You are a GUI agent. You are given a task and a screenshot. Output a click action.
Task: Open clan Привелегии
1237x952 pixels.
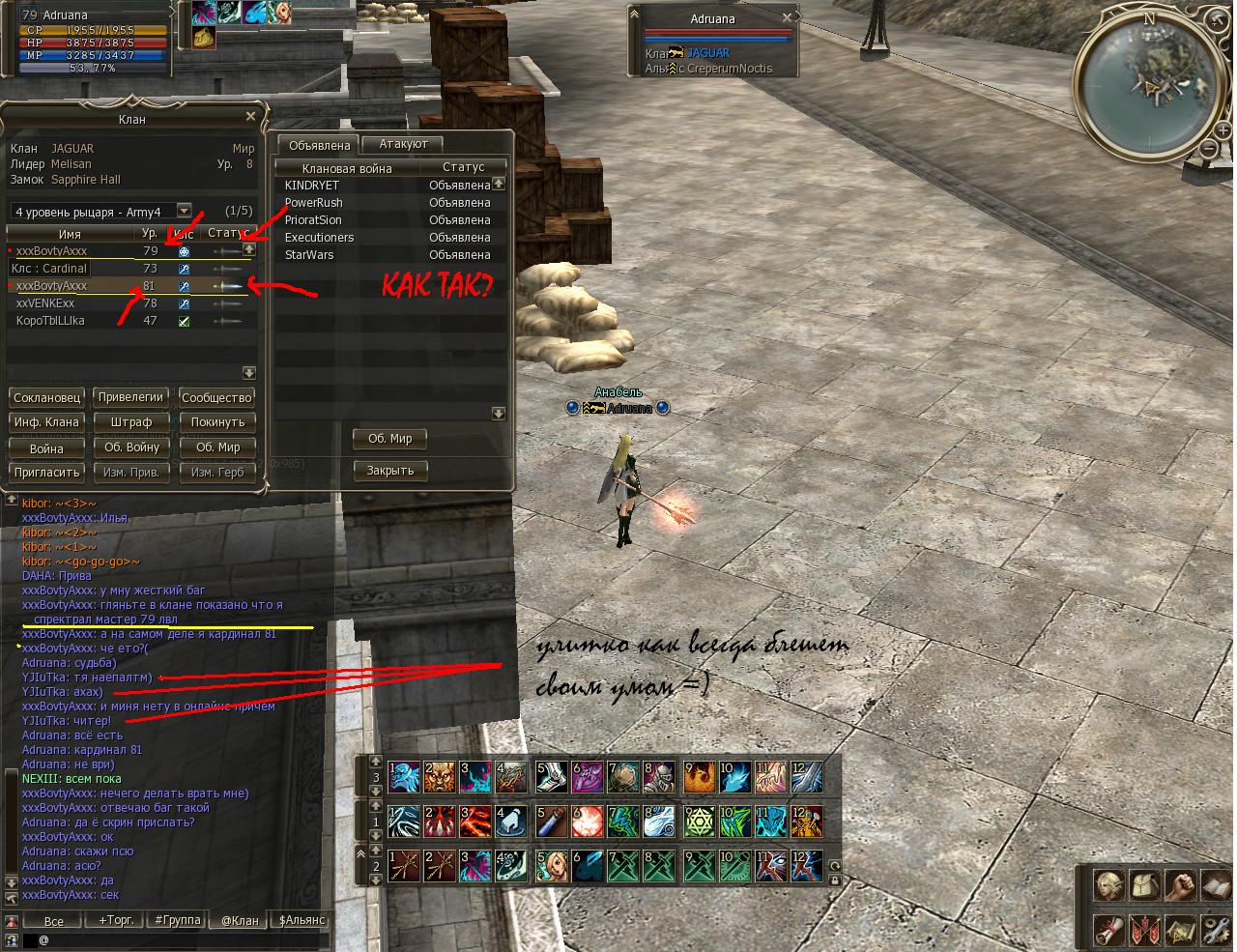pos(131,397)
